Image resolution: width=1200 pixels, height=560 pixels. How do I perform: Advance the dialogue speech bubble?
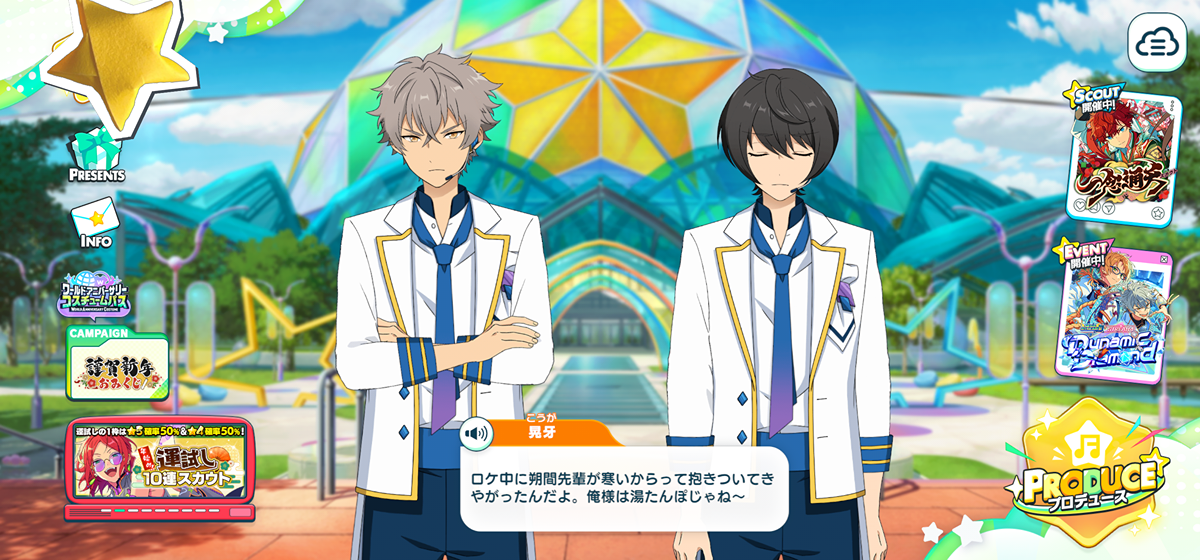(624, 487)
